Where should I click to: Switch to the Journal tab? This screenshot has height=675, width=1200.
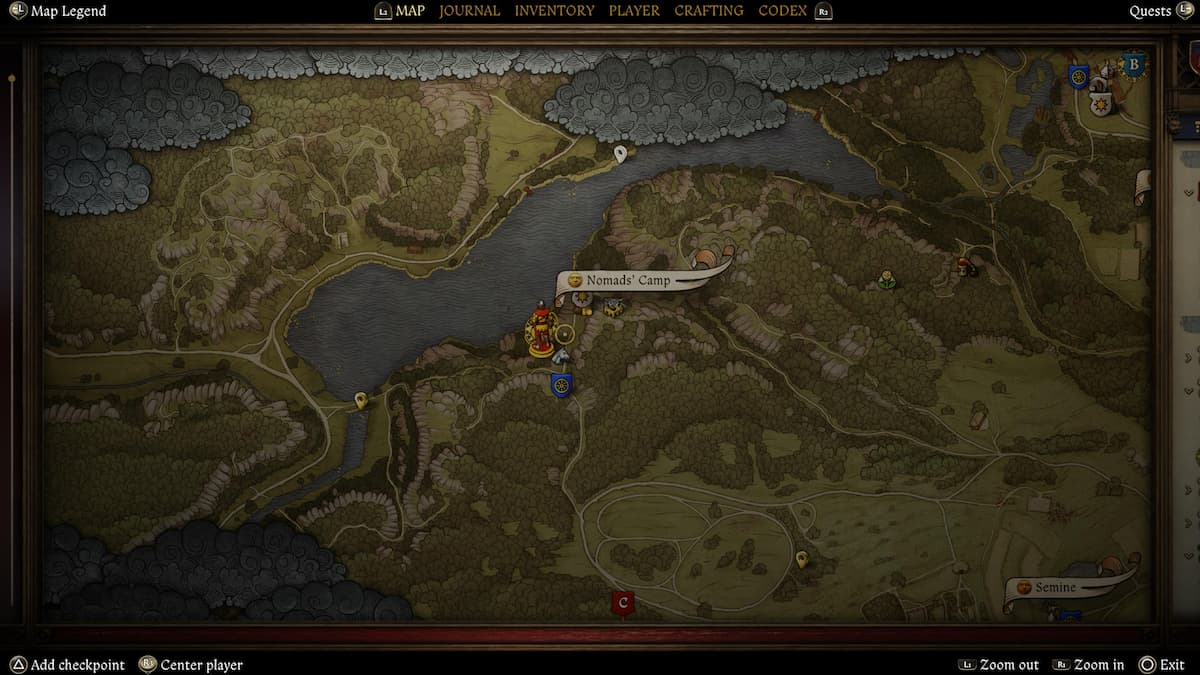(x=469, y=11)
